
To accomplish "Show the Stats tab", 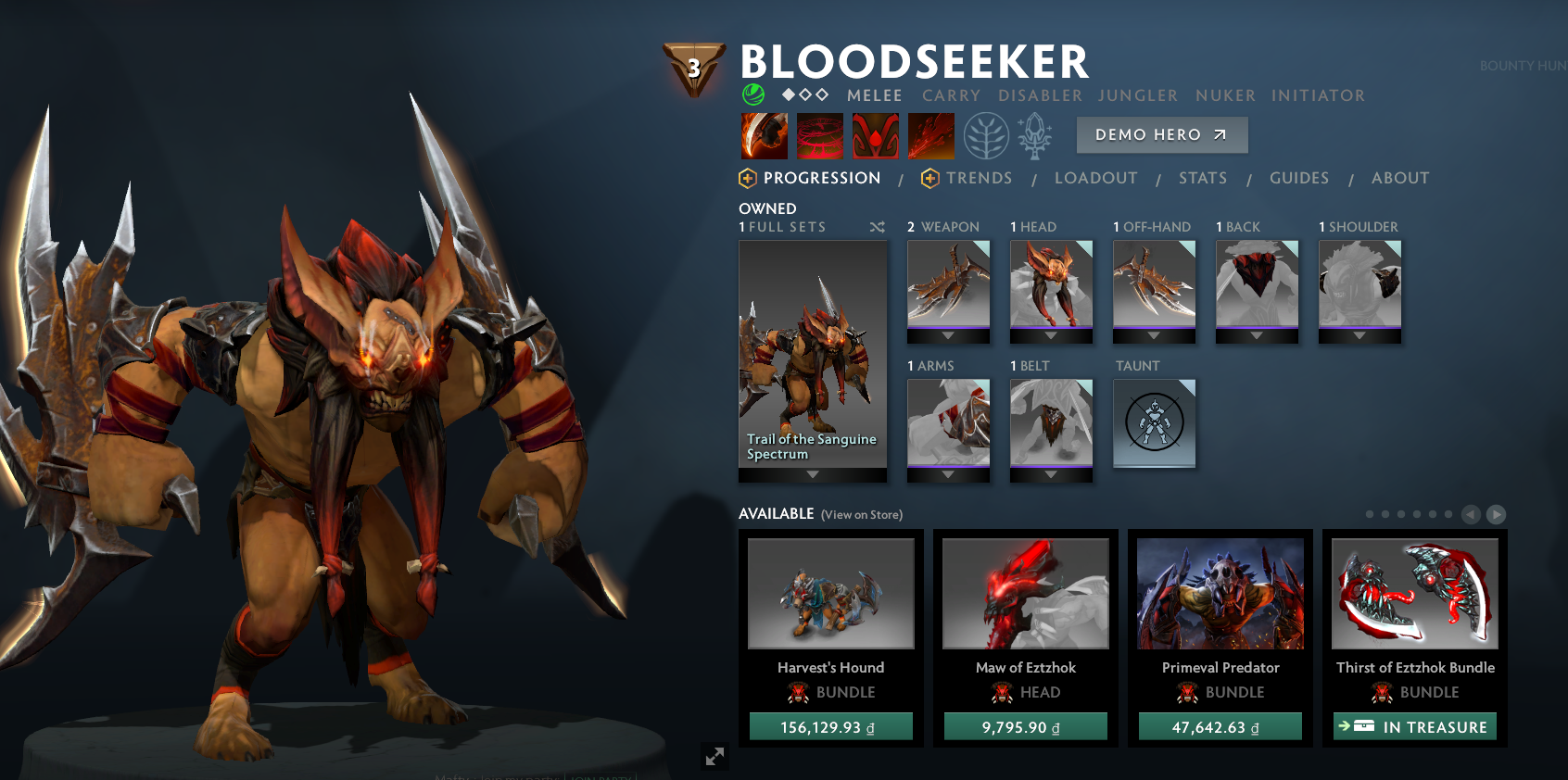I will click(x=1202, y=178).
